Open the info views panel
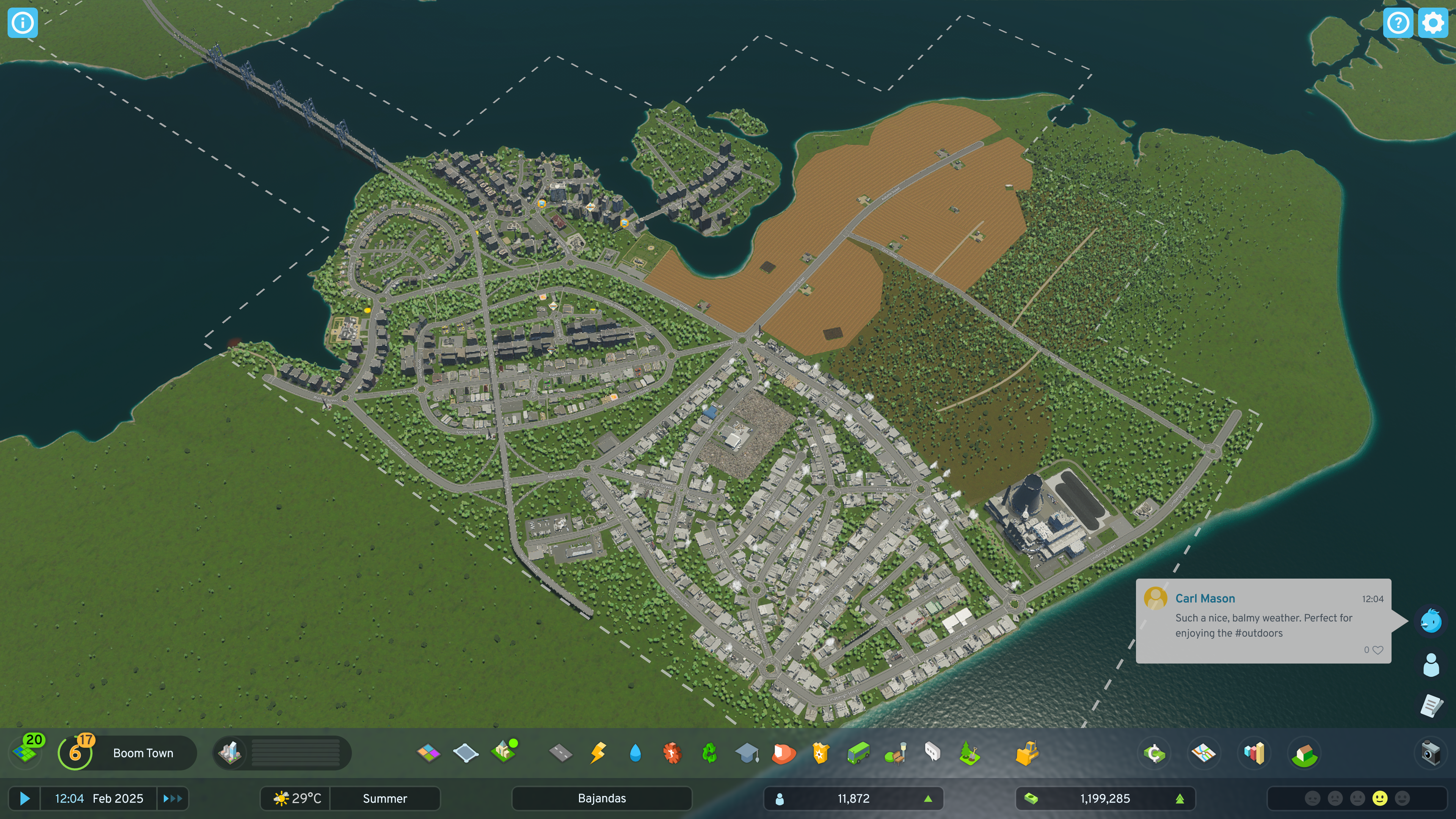 pos(23,23)
